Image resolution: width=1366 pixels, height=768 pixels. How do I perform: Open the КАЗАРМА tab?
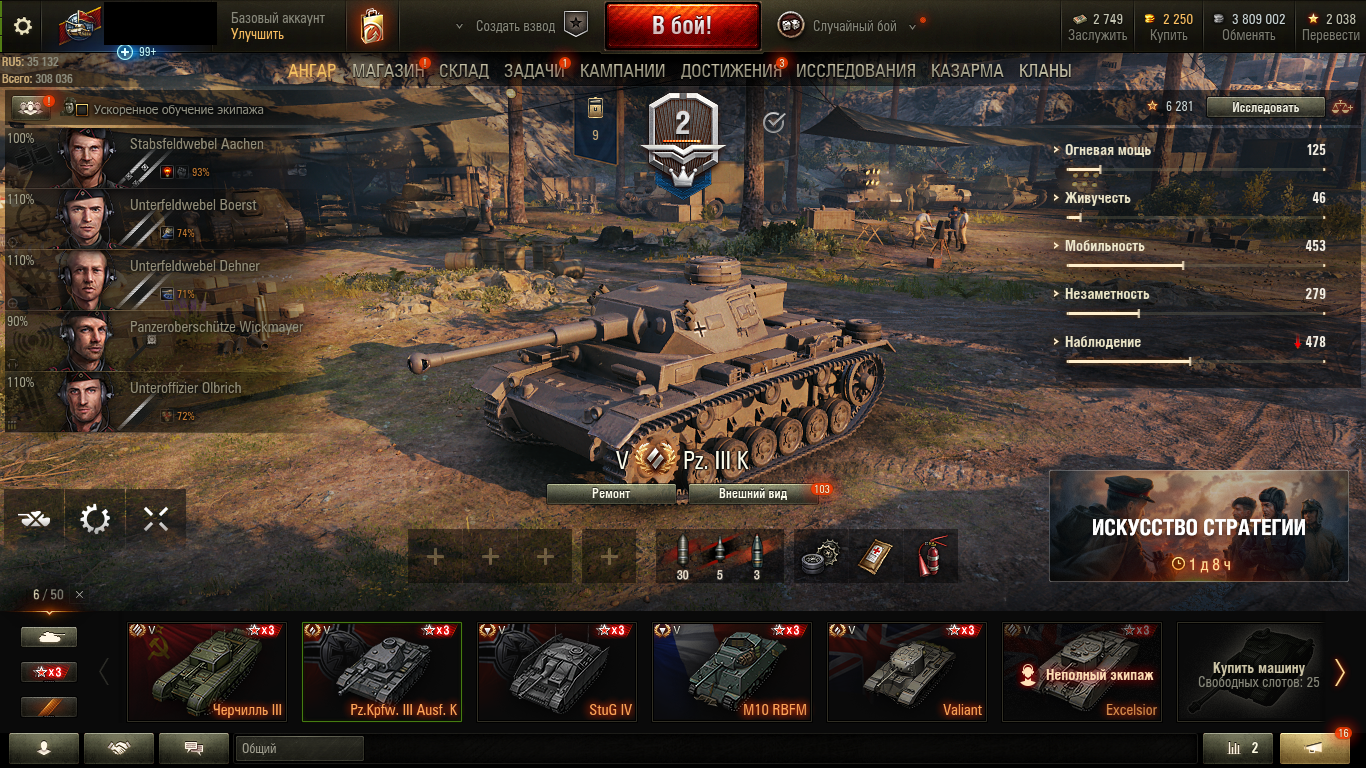click(x=967, y=71)
